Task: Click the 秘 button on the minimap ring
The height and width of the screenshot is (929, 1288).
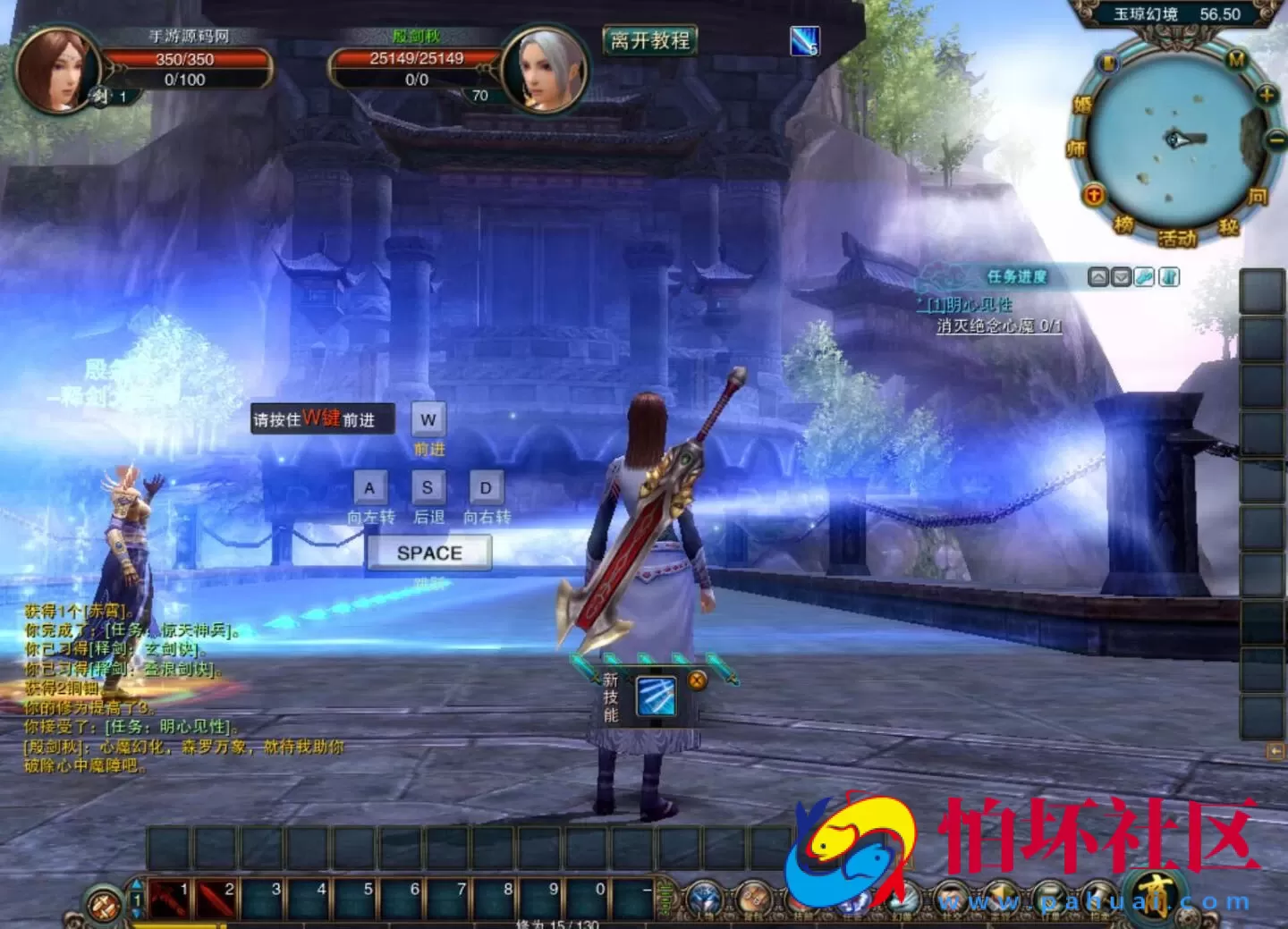Action: (x=1228, y=227)
